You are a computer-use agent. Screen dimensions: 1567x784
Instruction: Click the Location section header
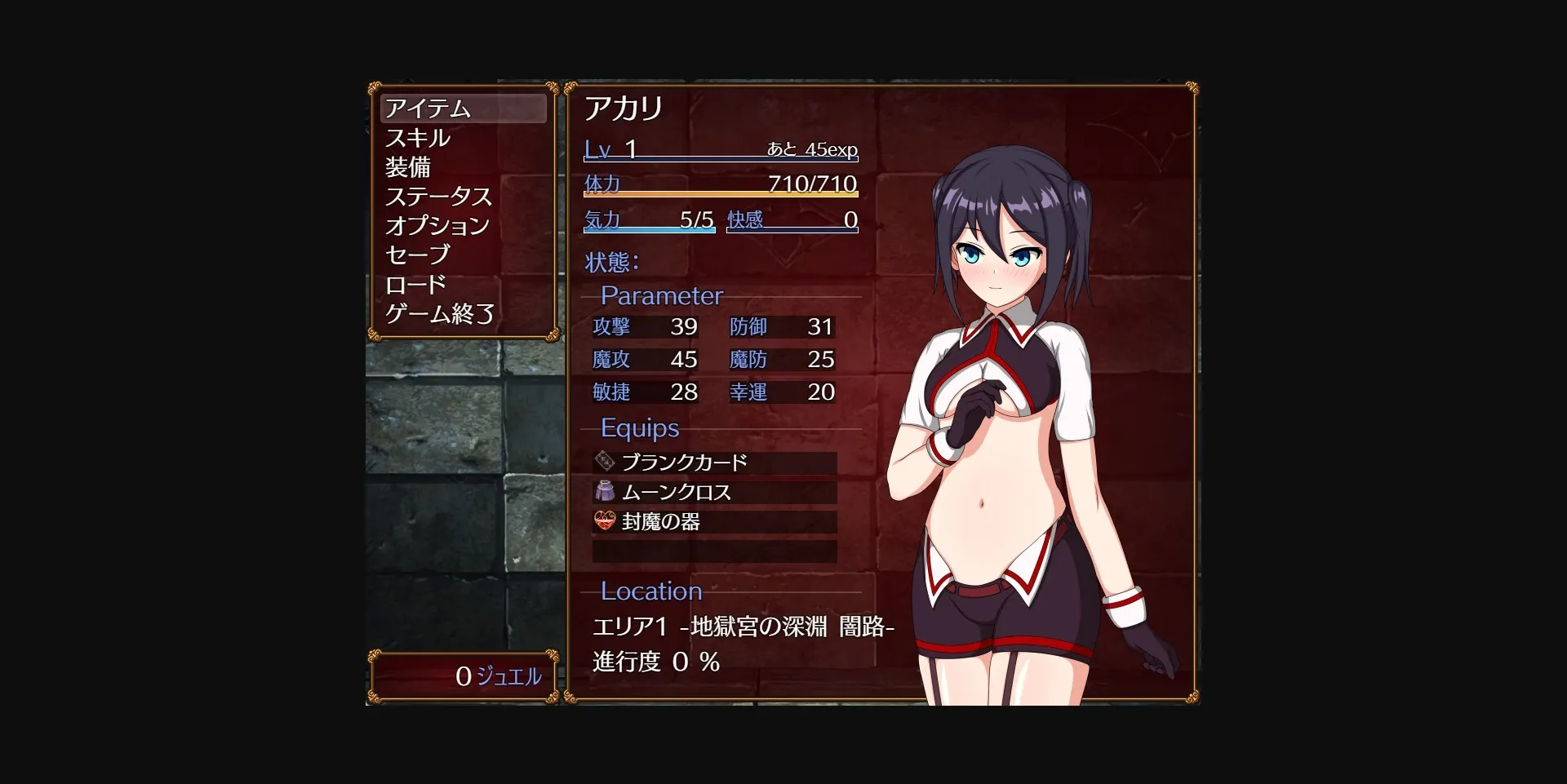click(650, 591)
